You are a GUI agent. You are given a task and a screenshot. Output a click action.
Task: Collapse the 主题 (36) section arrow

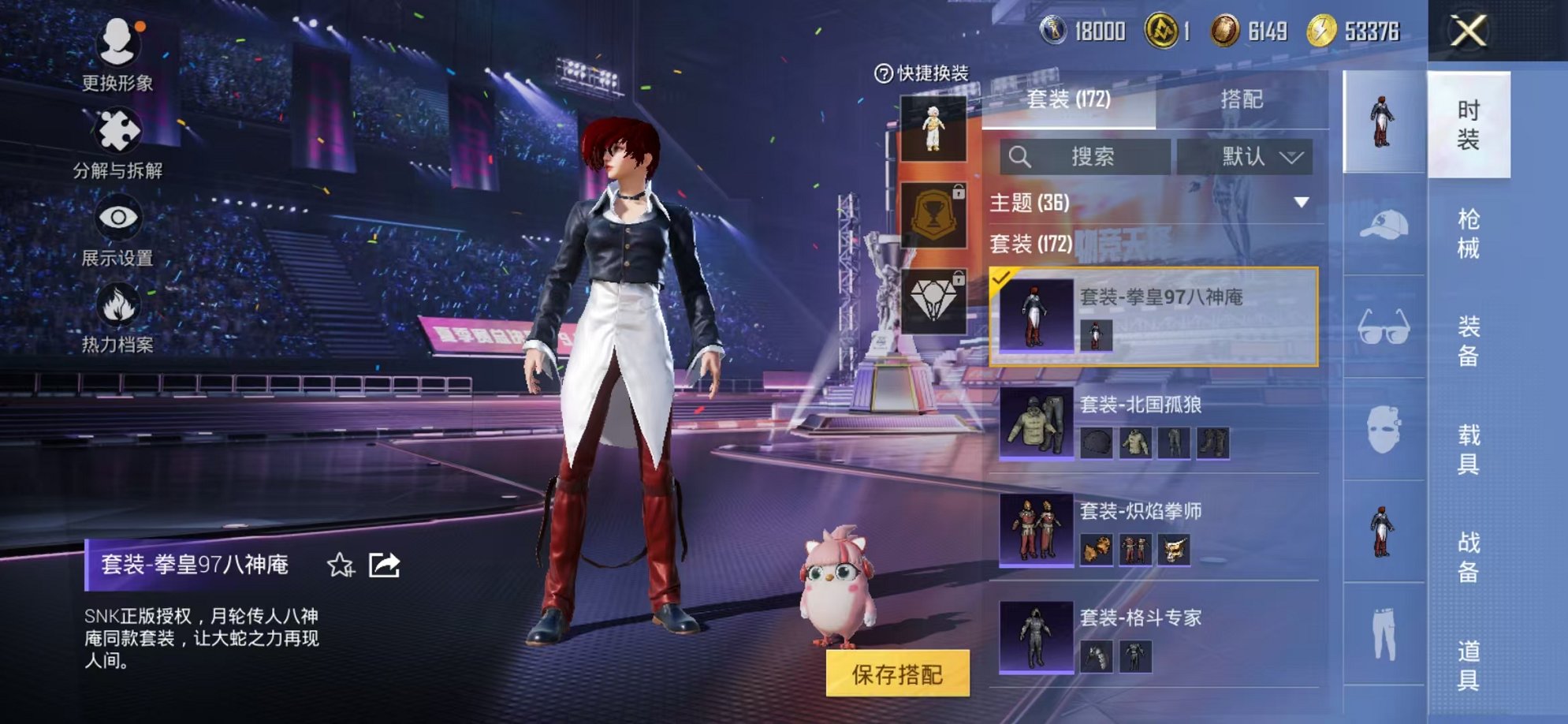1301,202
